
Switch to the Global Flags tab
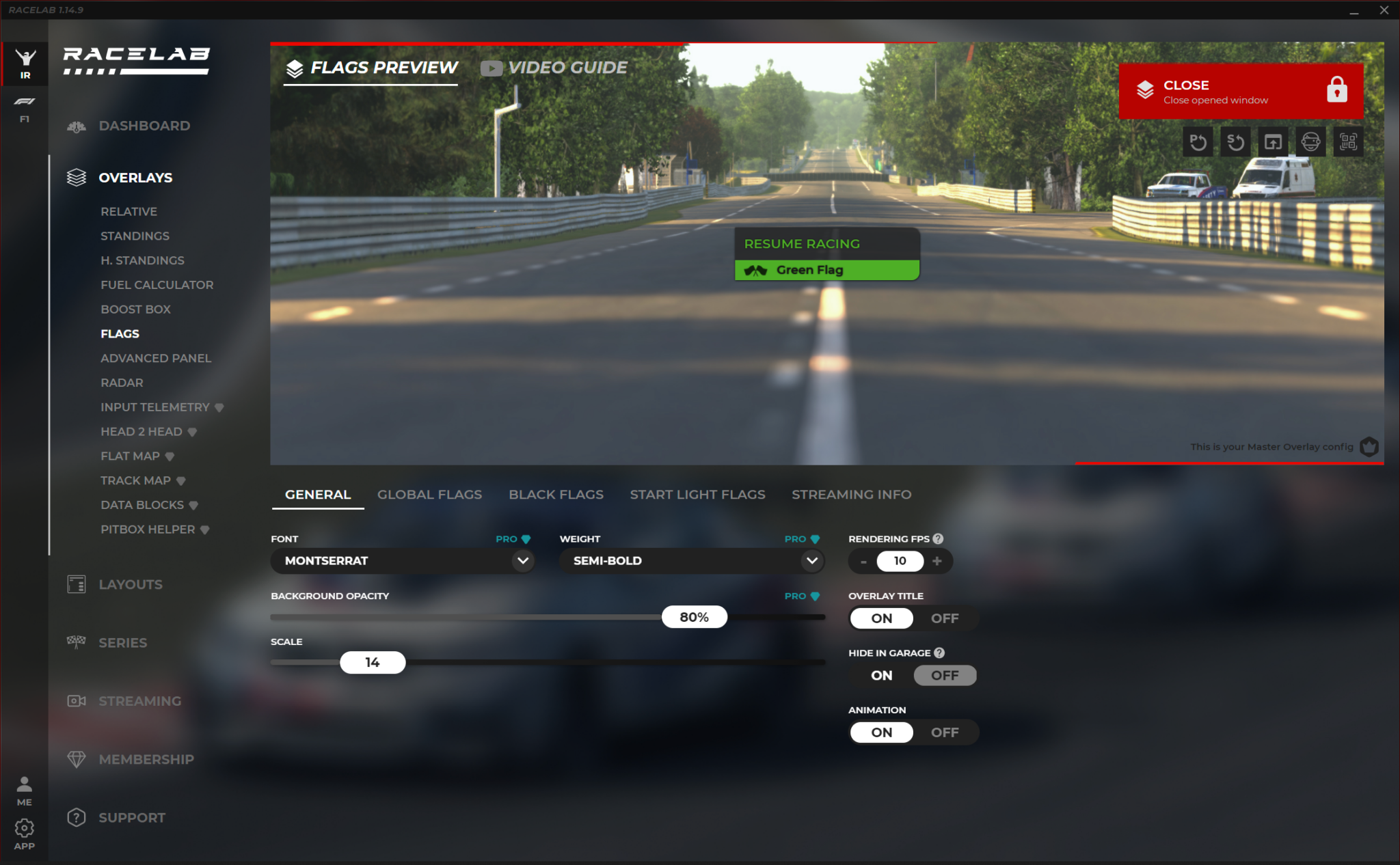click(430, 494)
